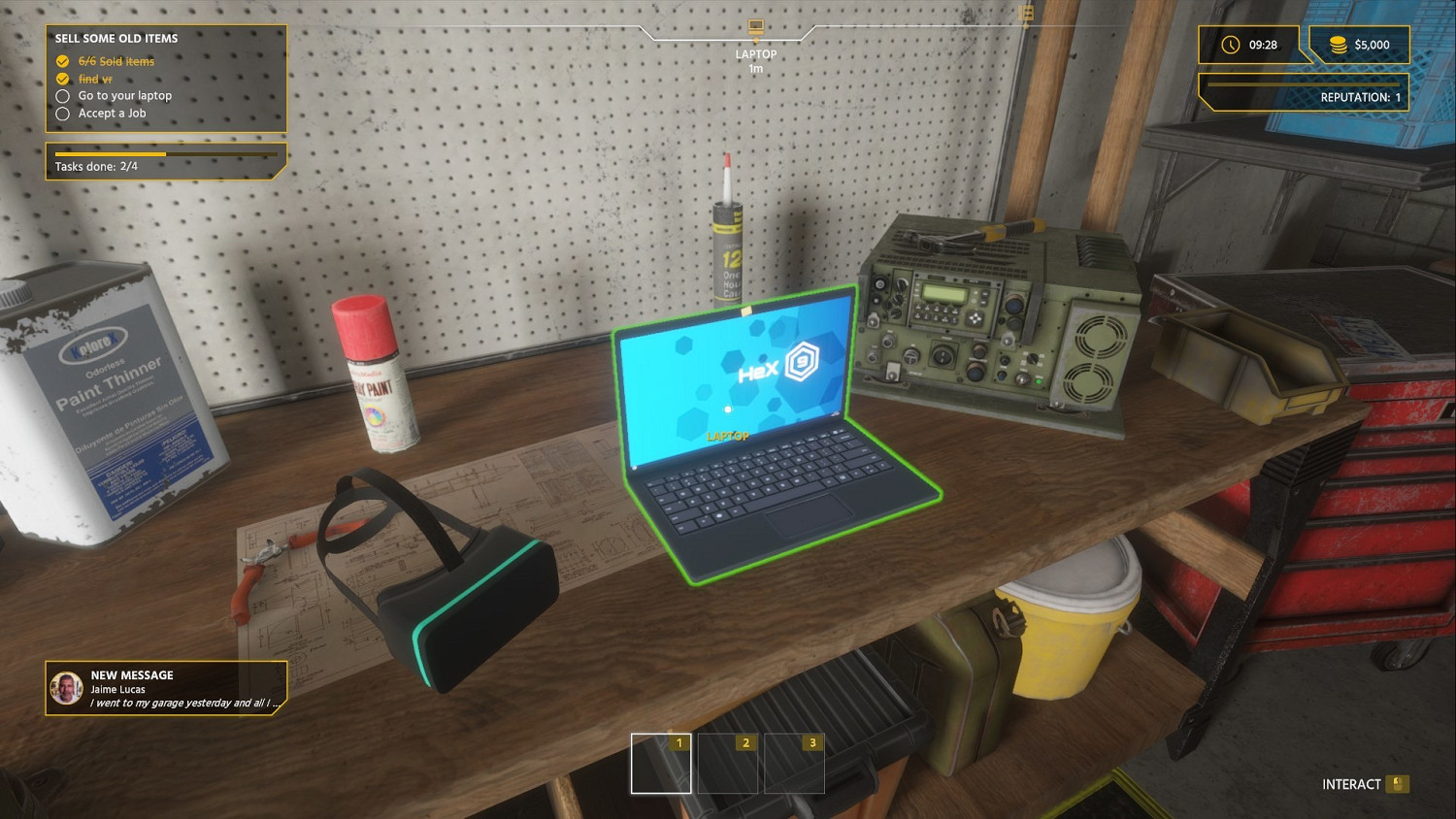1456x819 pixels.
Task: Check the Go to your laptop objective circle
Action: click(62, 96)
